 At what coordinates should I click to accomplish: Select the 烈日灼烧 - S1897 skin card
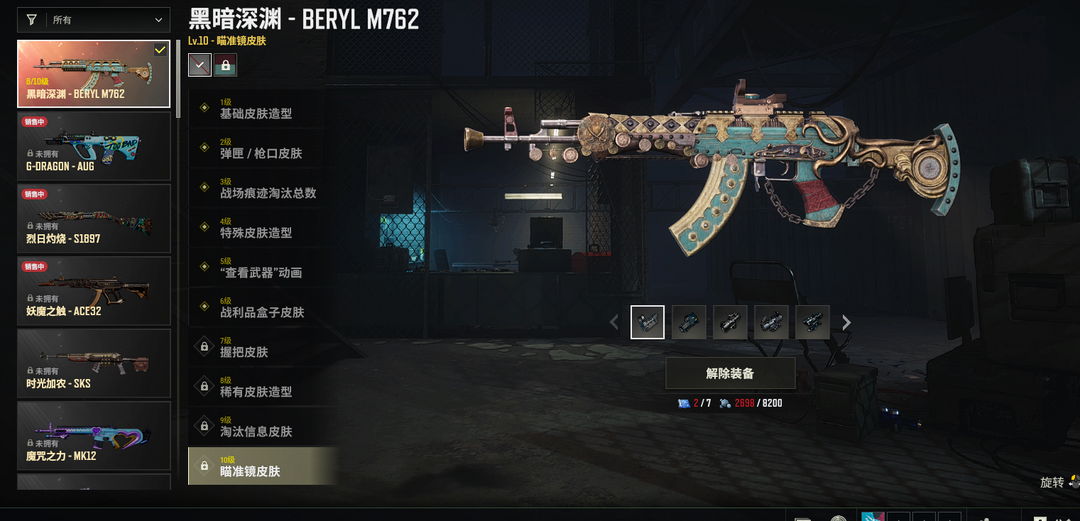(x=94, y=219)
